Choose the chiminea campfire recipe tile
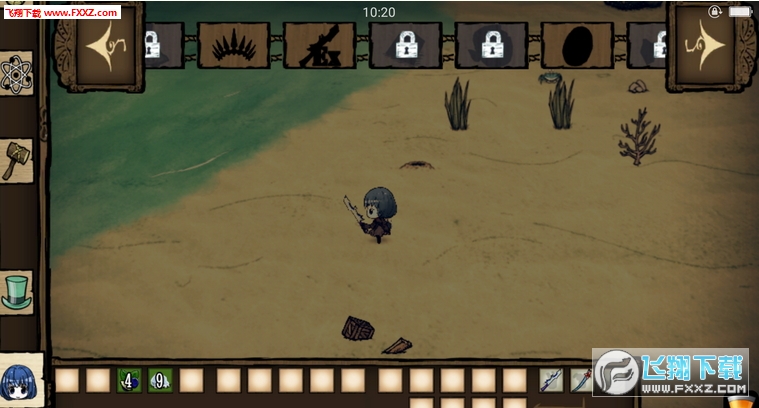This screenshot has height=408, width=759. pyautogui.click(x=319, y=45)
